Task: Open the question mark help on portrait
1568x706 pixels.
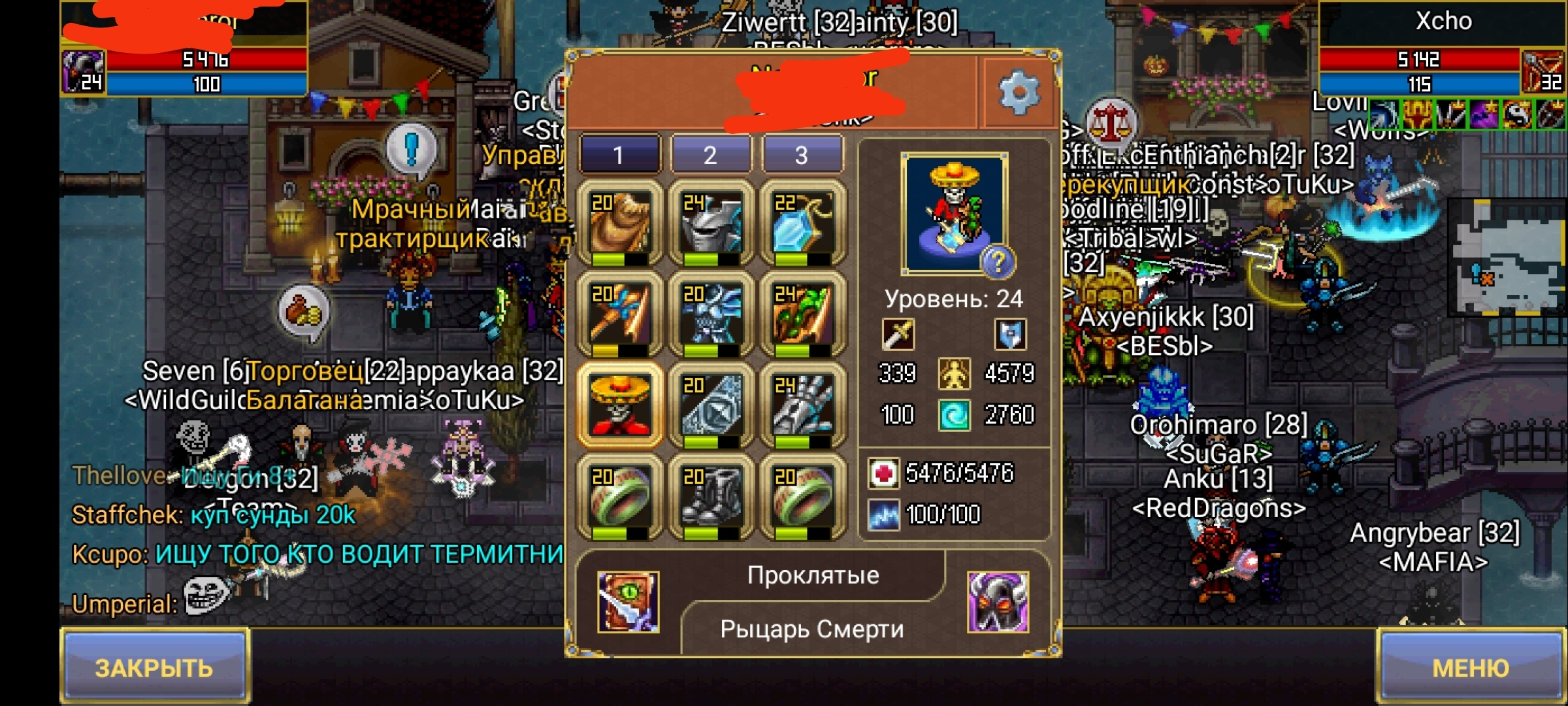Action: pyautogui.click(x=998, y=261)
